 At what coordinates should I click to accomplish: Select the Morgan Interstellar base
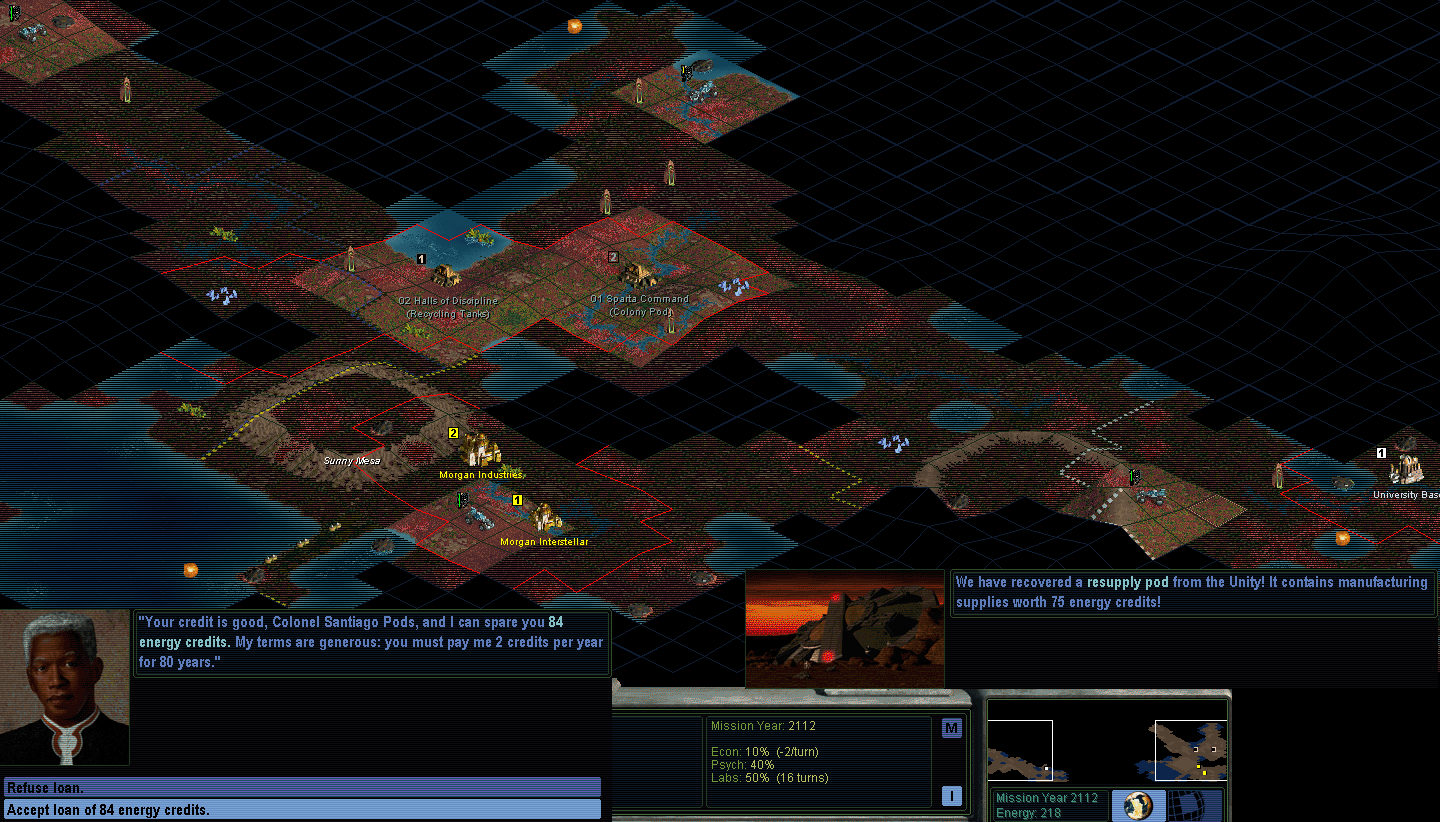point(545,518)
